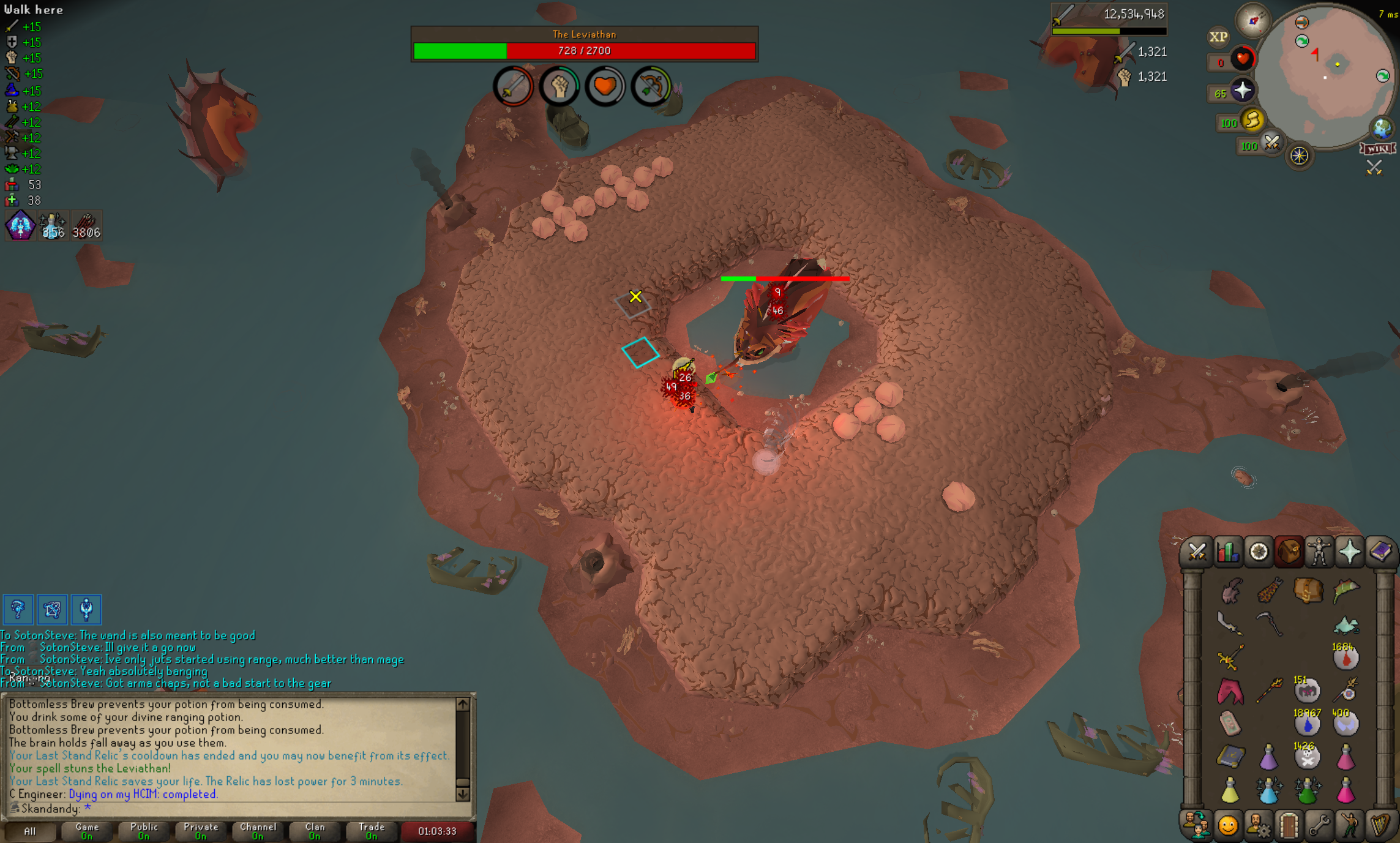Open the world map globe
The image size is (1400, 843).
click(1382, 129)
